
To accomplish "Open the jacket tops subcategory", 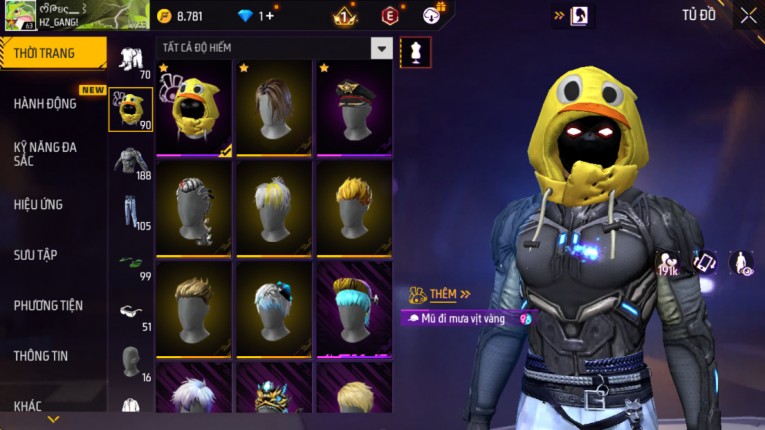I will point(130,162).
